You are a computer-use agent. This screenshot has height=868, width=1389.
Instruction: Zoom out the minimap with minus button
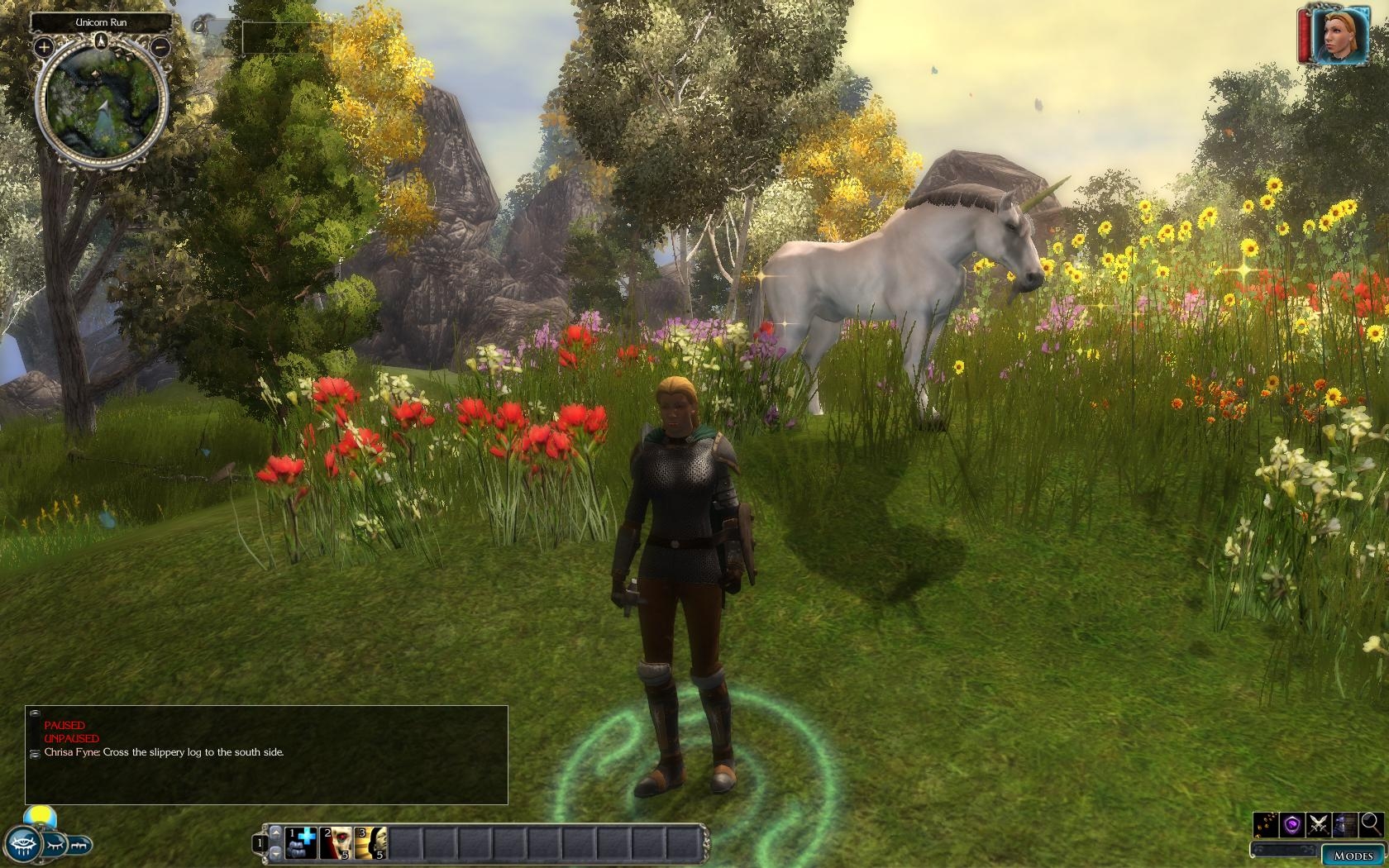point(160,47)
